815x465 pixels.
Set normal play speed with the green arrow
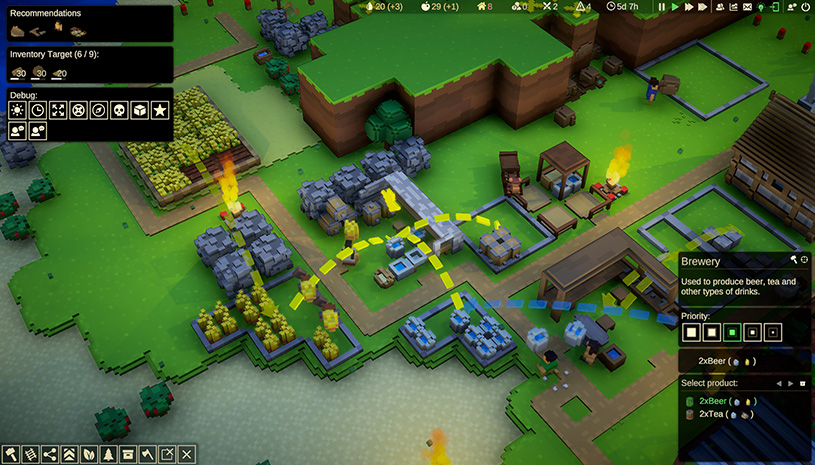point(675,7)
